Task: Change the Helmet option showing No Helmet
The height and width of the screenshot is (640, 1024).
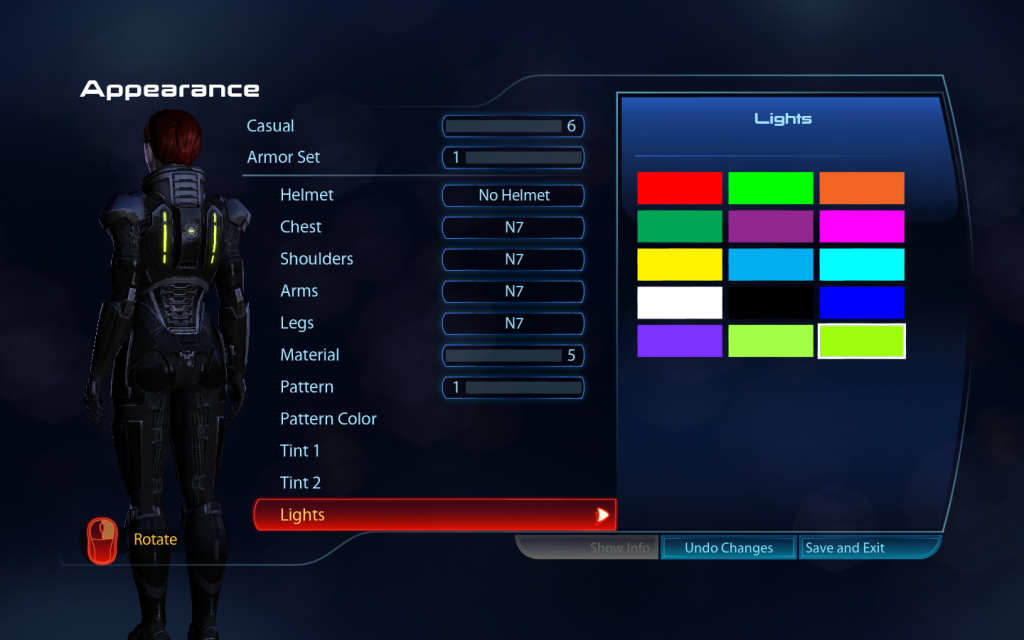Action: tap(513, 195)
